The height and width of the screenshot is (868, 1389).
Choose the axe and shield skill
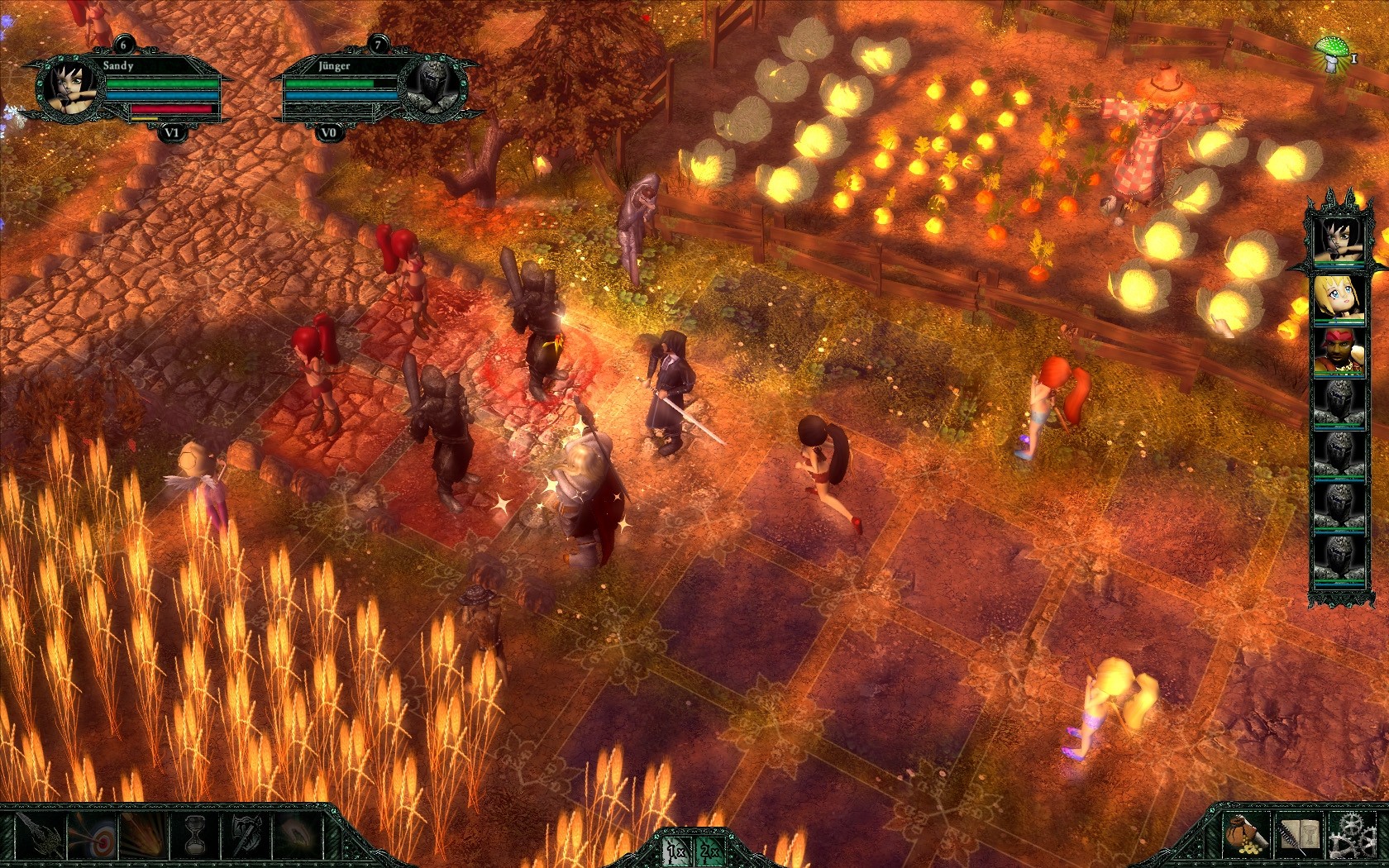(246, 836)
